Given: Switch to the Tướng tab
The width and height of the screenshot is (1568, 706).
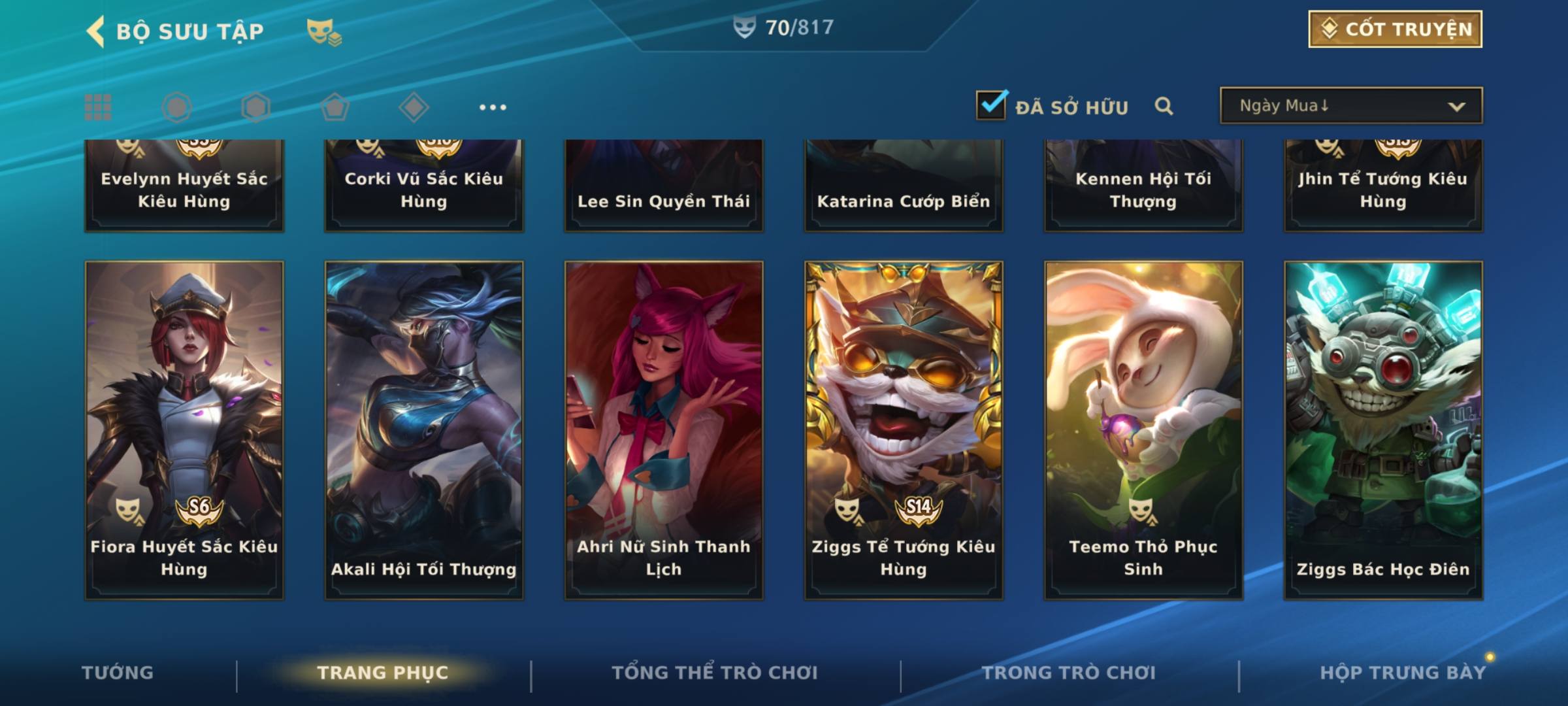Looking at the screenshot, I should [x=118, y=673].
